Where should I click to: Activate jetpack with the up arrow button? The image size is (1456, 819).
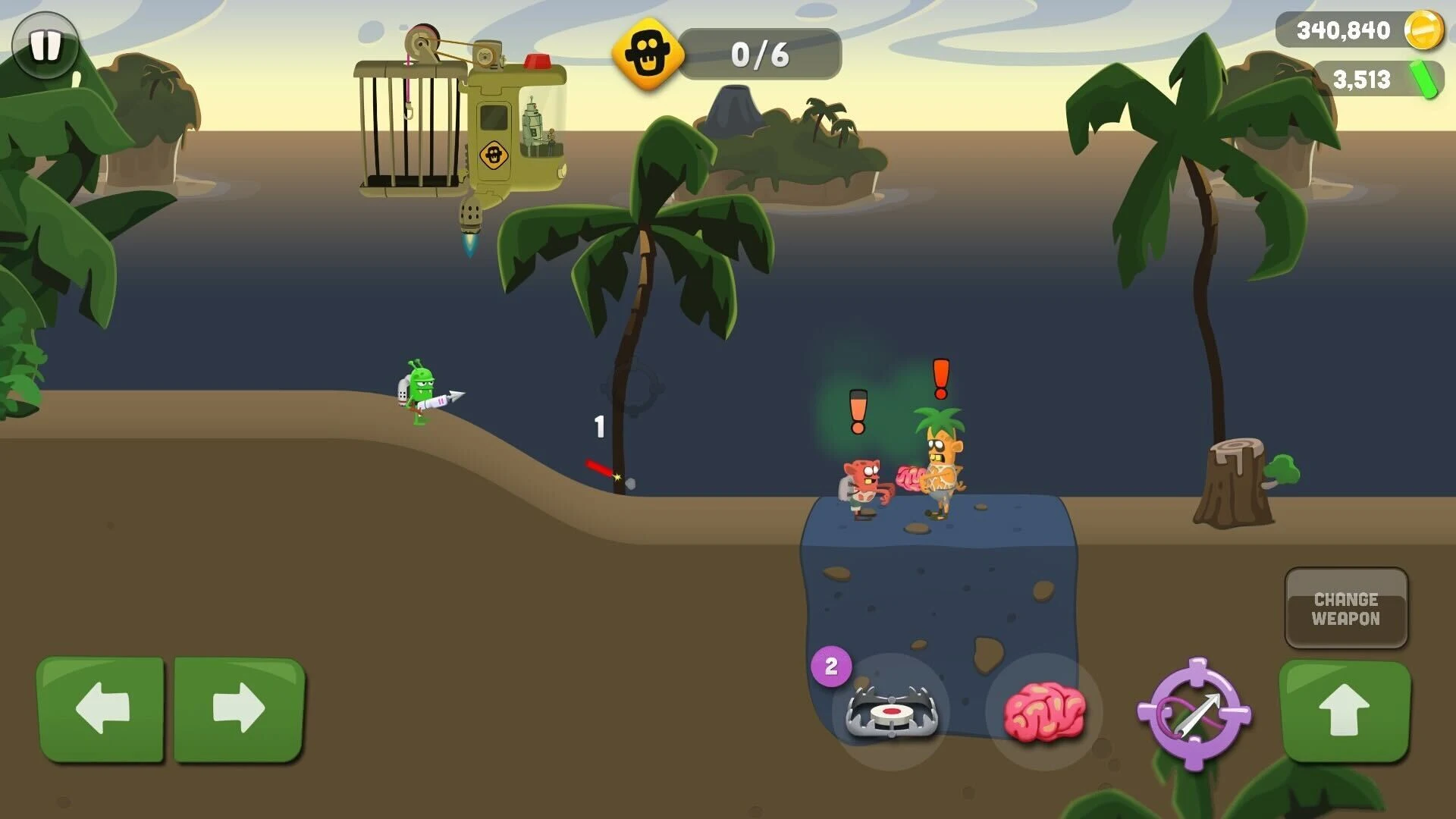click(1344, 710)
